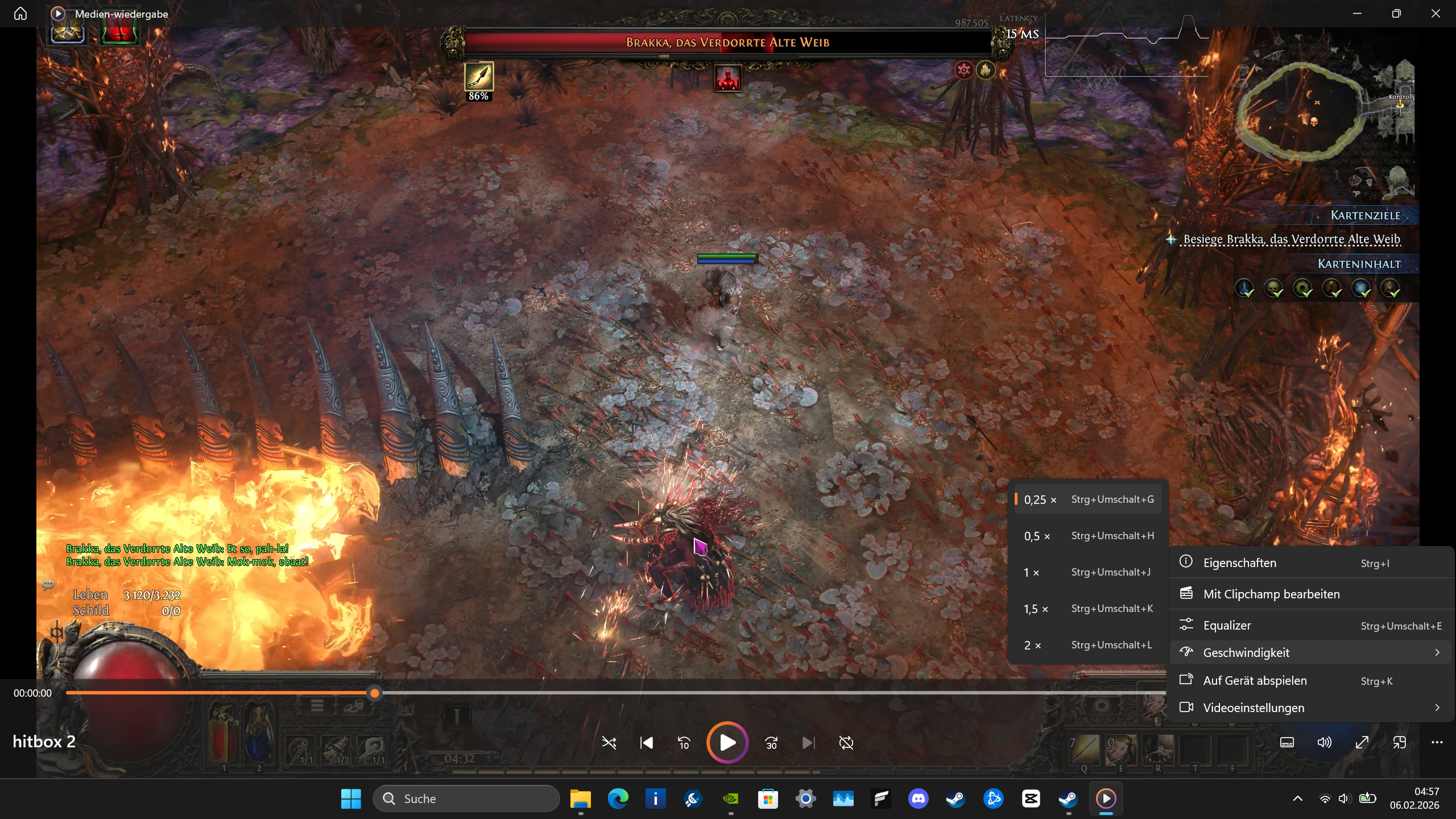The width and height of the screenshot is (1456, 819).
Task: Click the circular minimap overlay
Action: click(x=1301, y=111)
